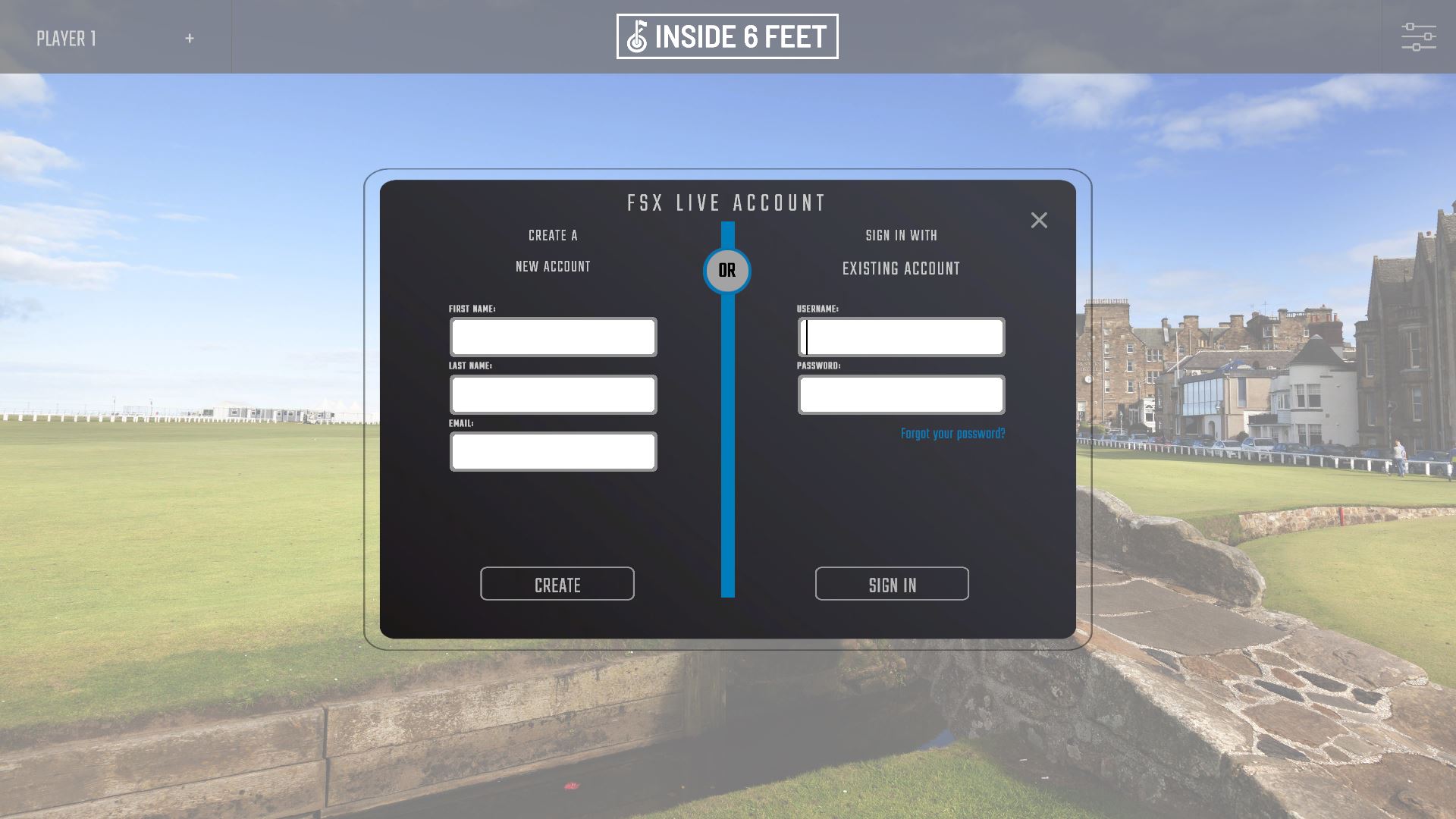Open the sliders settings icon

(1418, 37)
